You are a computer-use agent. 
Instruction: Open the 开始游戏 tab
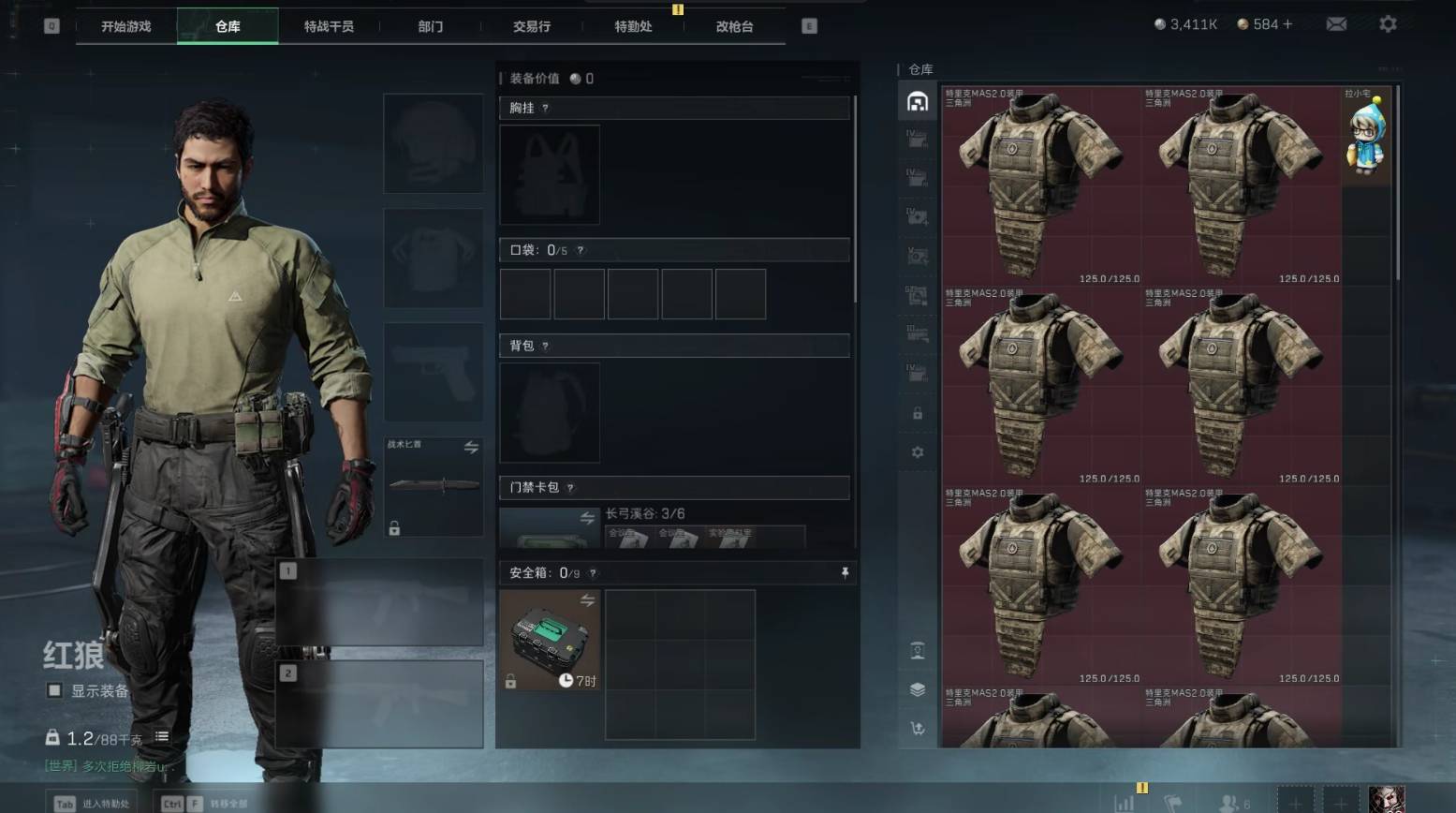point(125,26)
